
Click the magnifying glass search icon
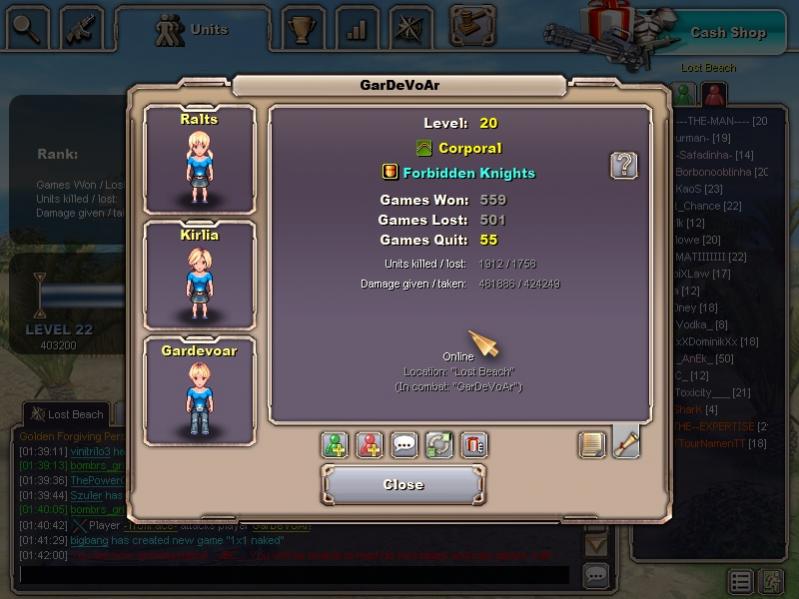pos(28,29)
